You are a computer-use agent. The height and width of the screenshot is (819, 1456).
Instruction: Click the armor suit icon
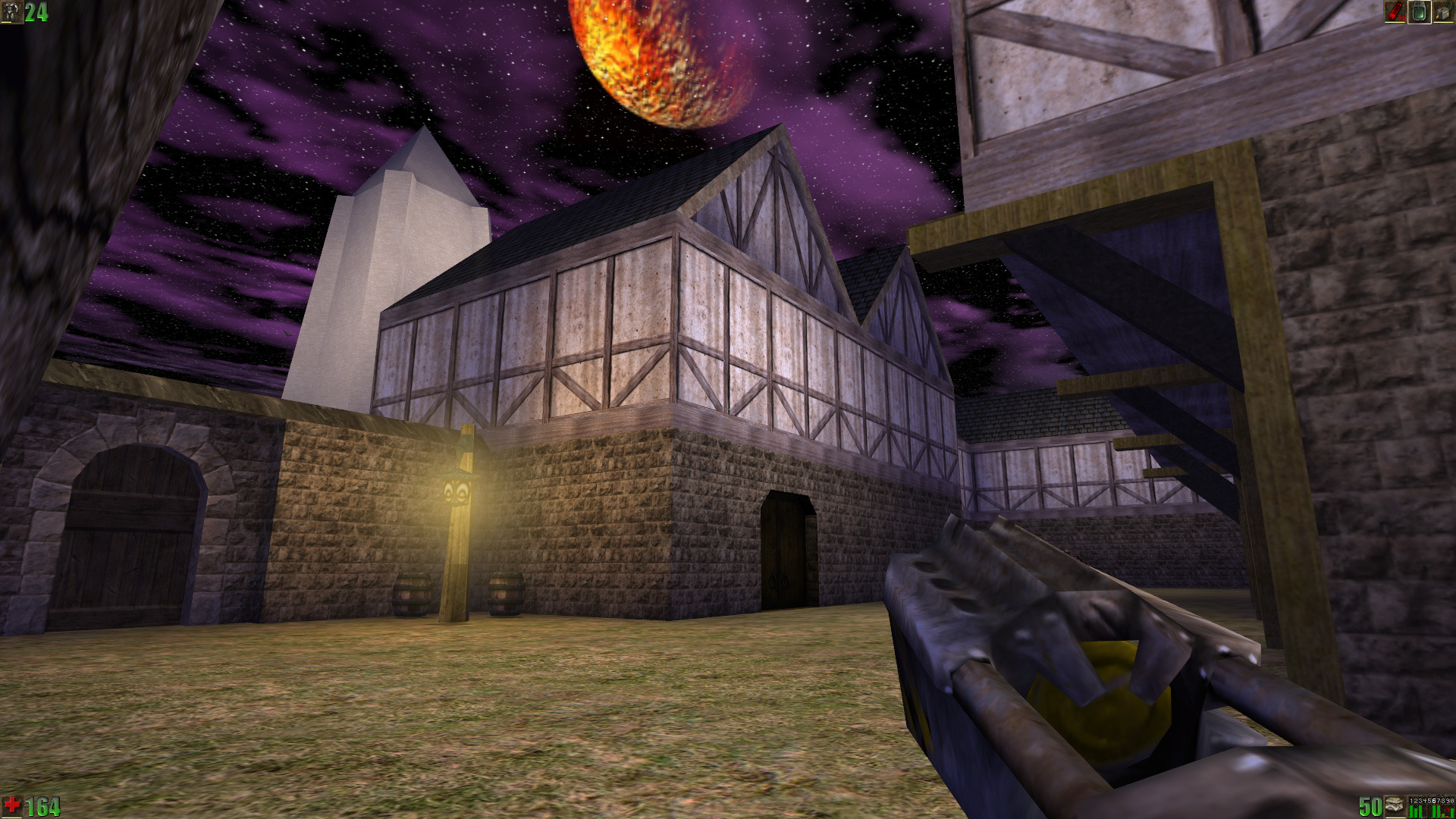11,11
